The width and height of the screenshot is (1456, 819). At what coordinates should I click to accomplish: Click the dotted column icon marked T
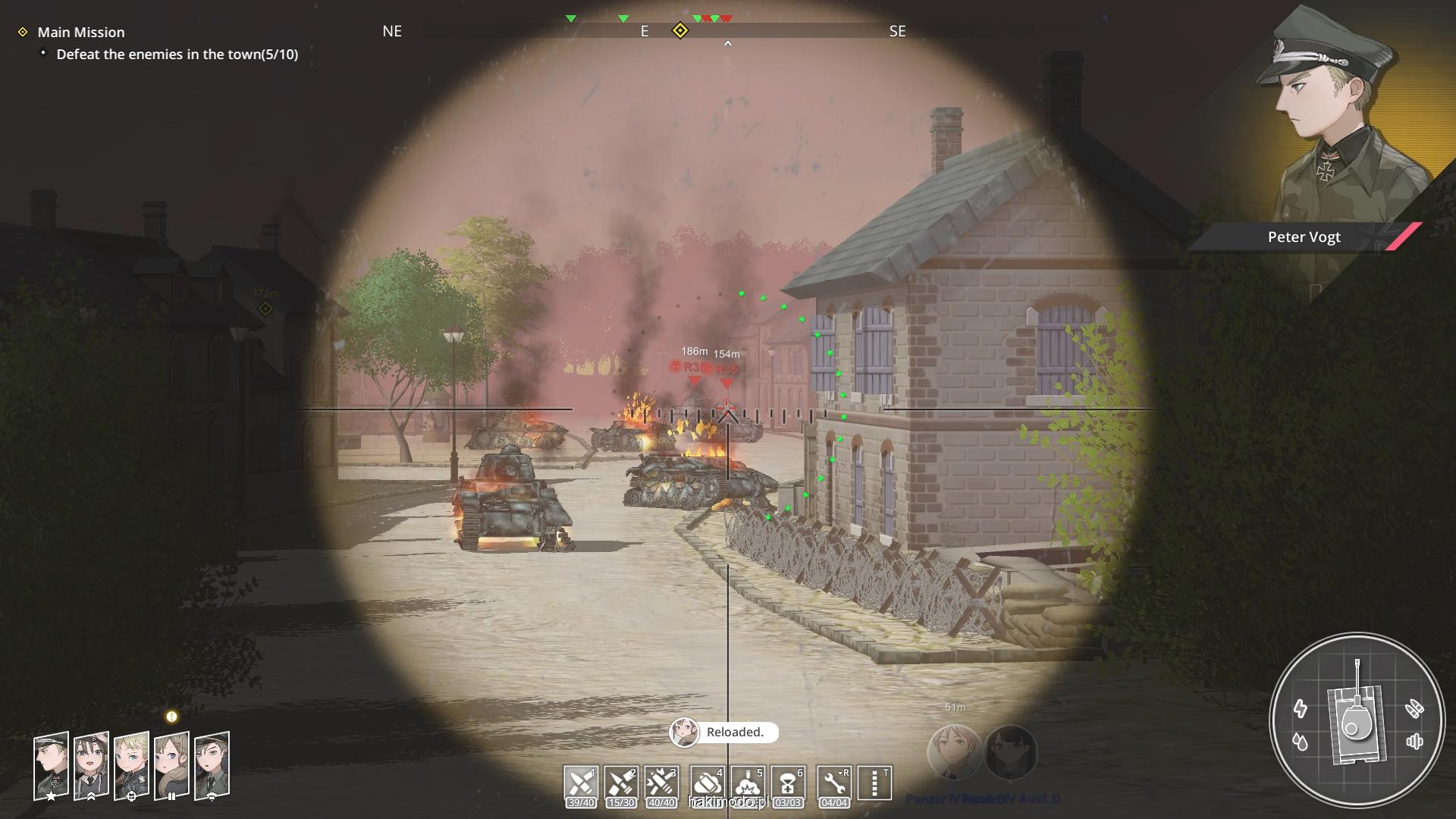click(x=875, y=783)
